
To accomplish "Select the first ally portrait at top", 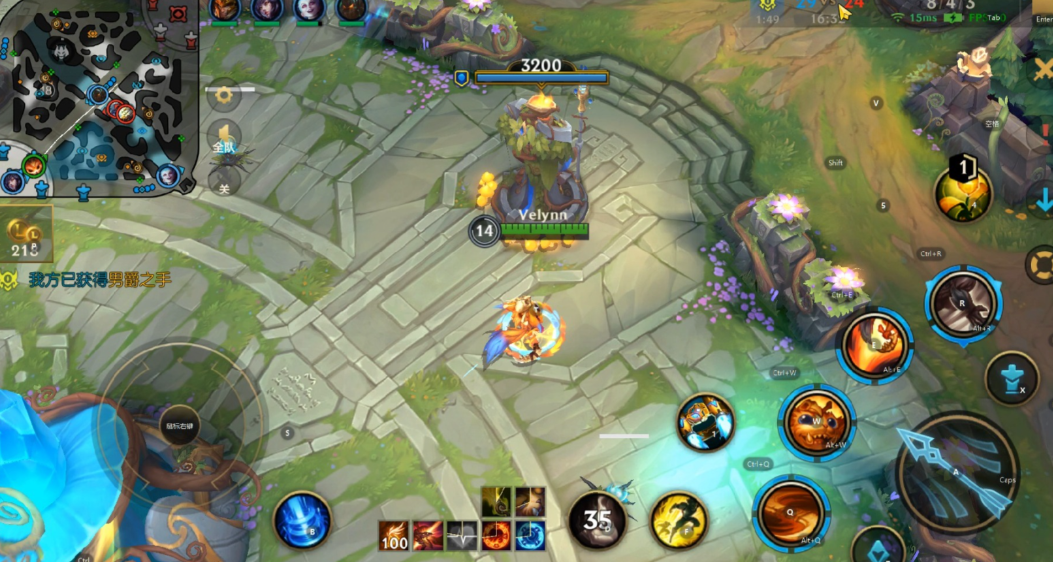I will click(x=225, y=10).
